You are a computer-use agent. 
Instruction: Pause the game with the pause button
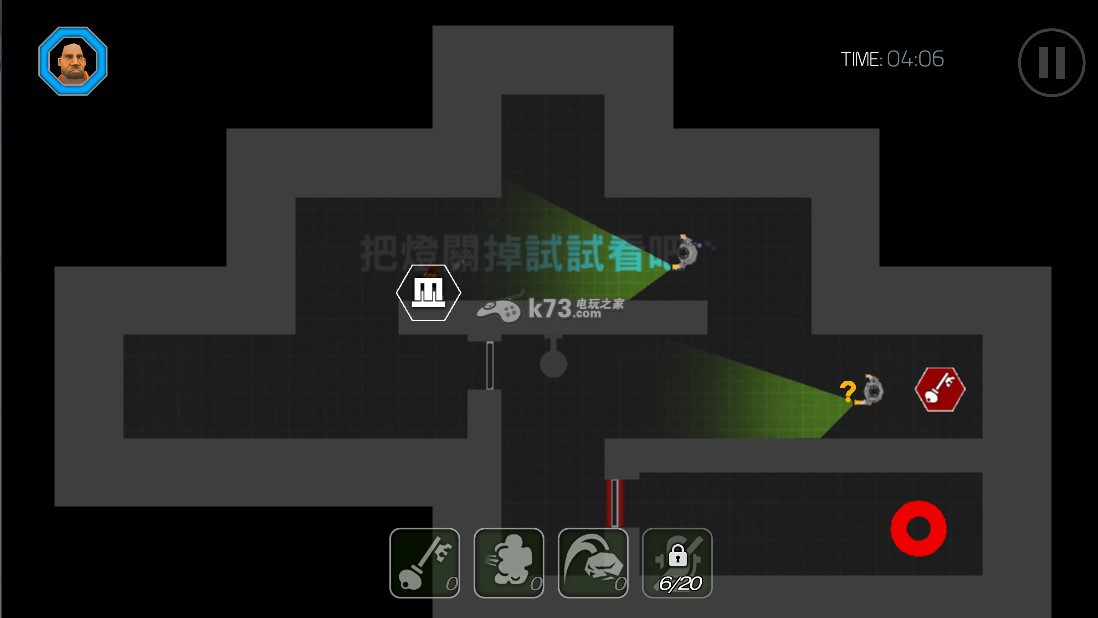tap(1051, 63)
